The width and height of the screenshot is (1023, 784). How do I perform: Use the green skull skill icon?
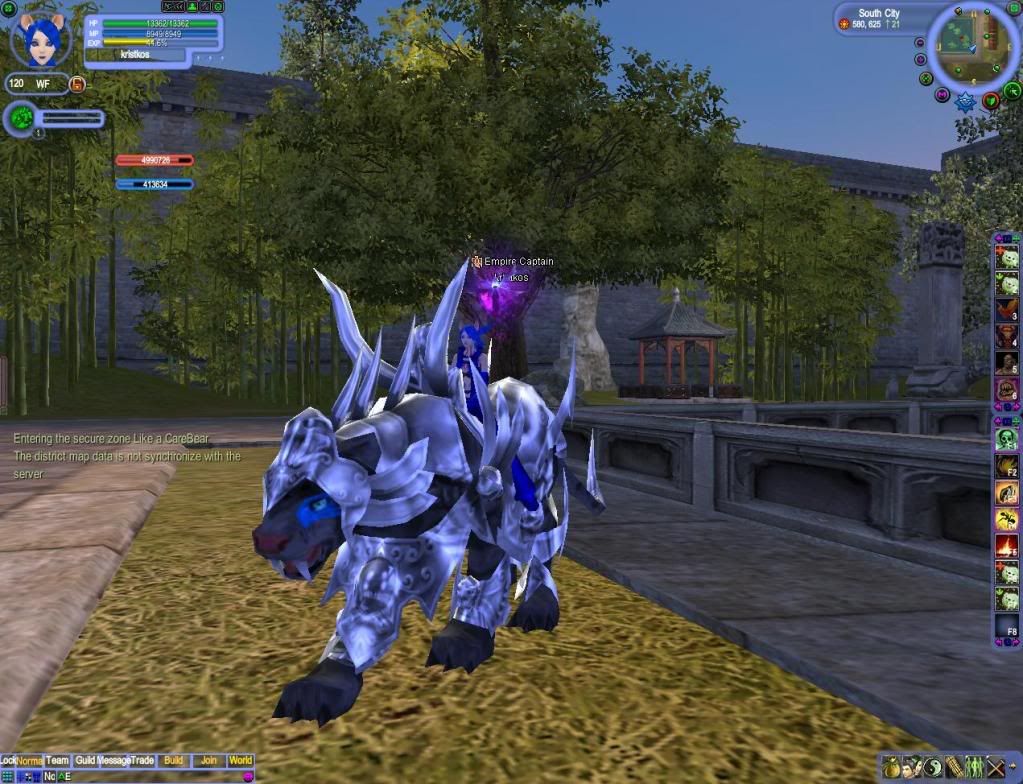click(x=1006, y=439)
